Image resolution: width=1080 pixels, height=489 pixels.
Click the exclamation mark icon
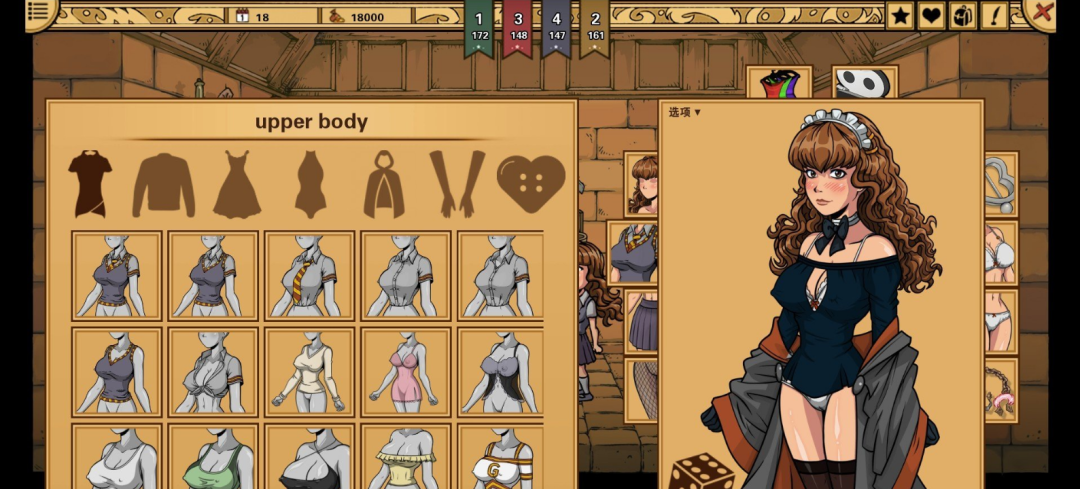point(995,15)
